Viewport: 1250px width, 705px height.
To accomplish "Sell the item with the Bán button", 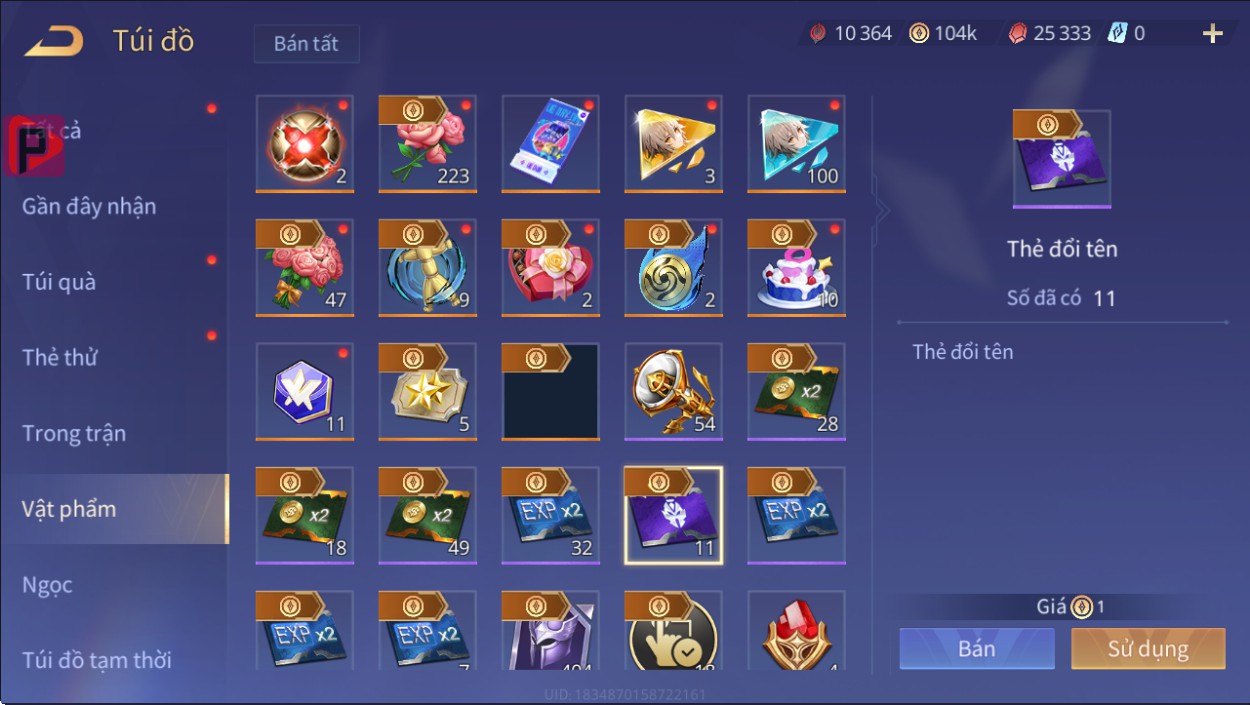I will [976, 648].
